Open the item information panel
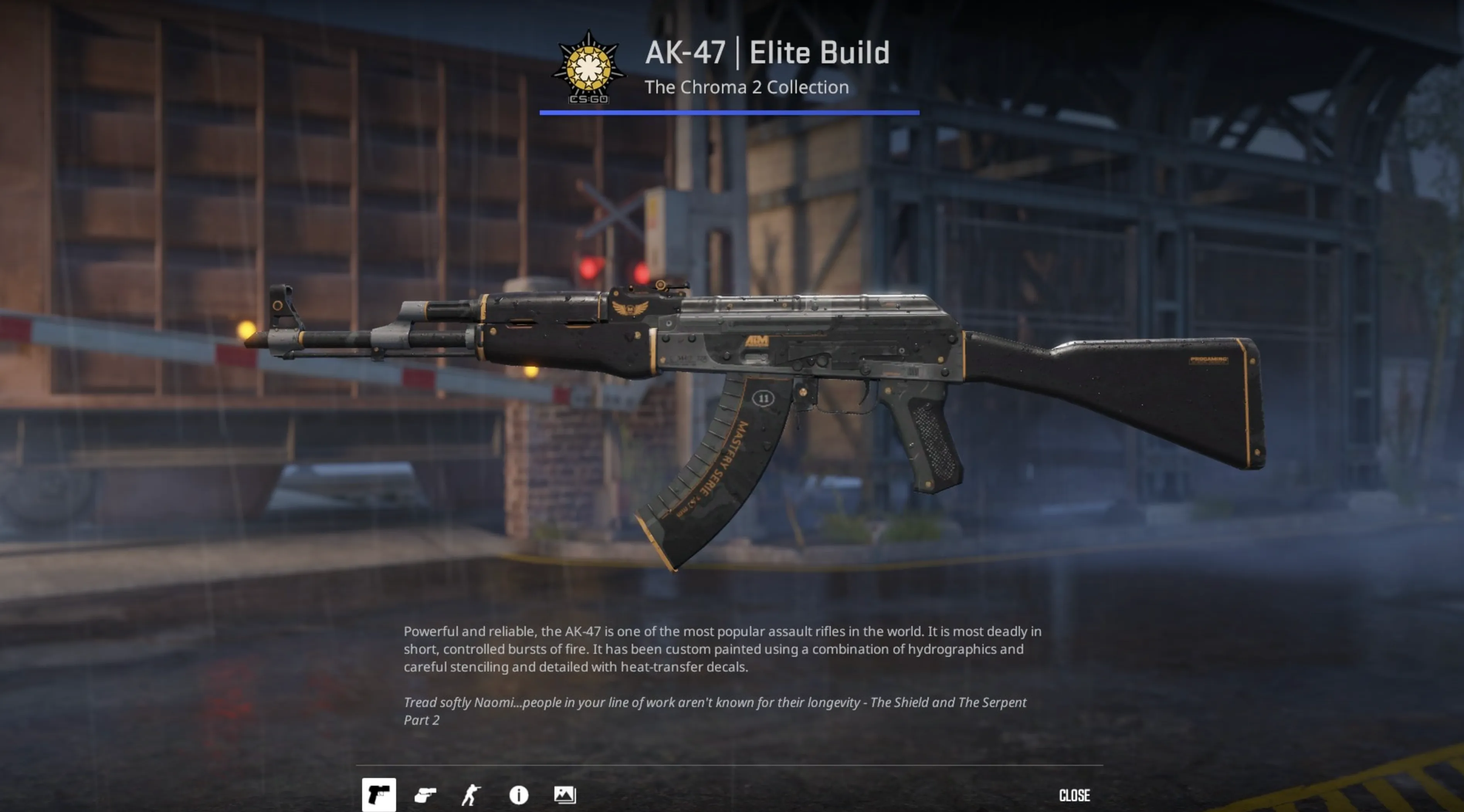Viewport: 1464px width, 812px height. coord(518,795)
